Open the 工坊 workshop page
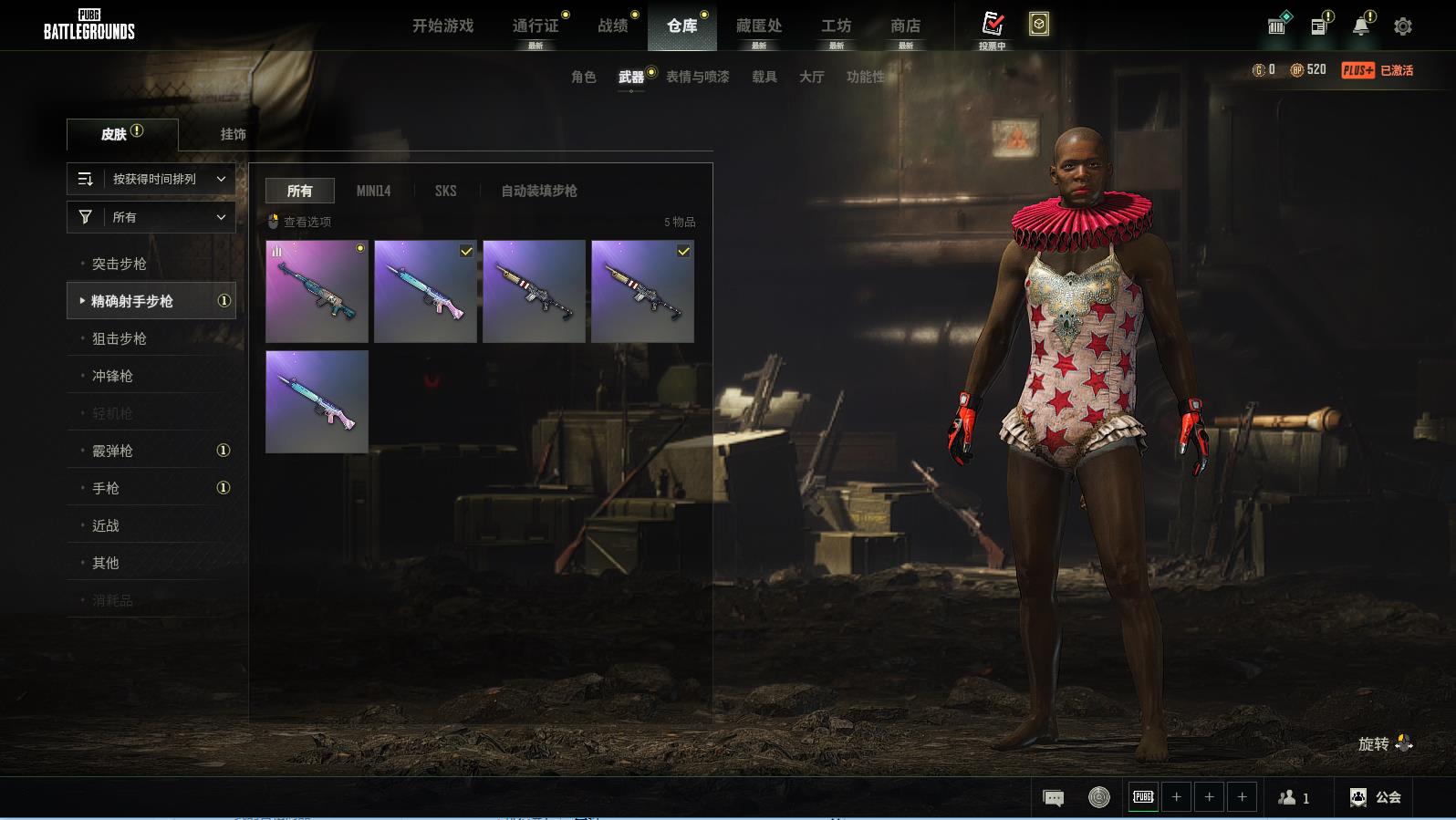This screenshot has height=820, width=1456. [x=836, y=26]
